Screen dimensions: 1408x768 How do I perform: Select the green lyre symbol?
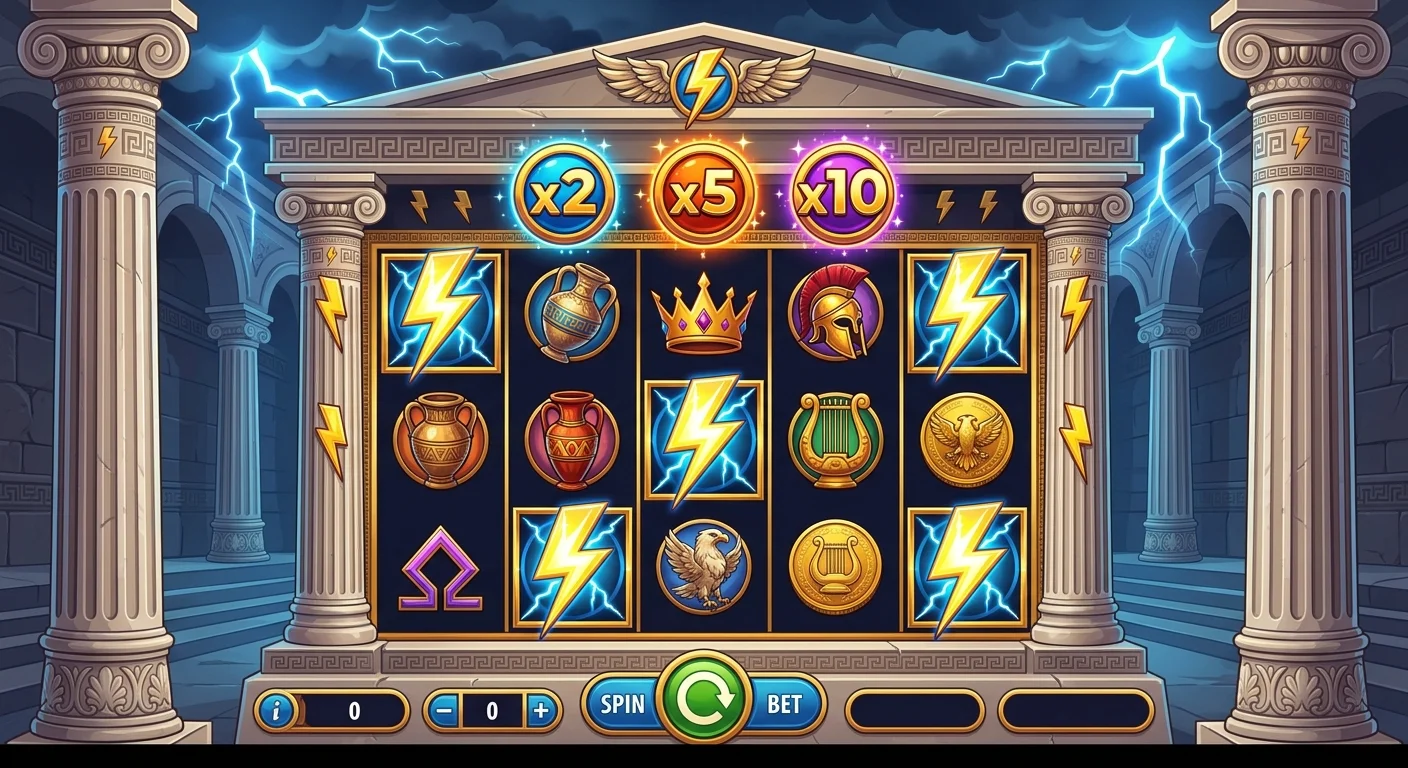[833, 440]
